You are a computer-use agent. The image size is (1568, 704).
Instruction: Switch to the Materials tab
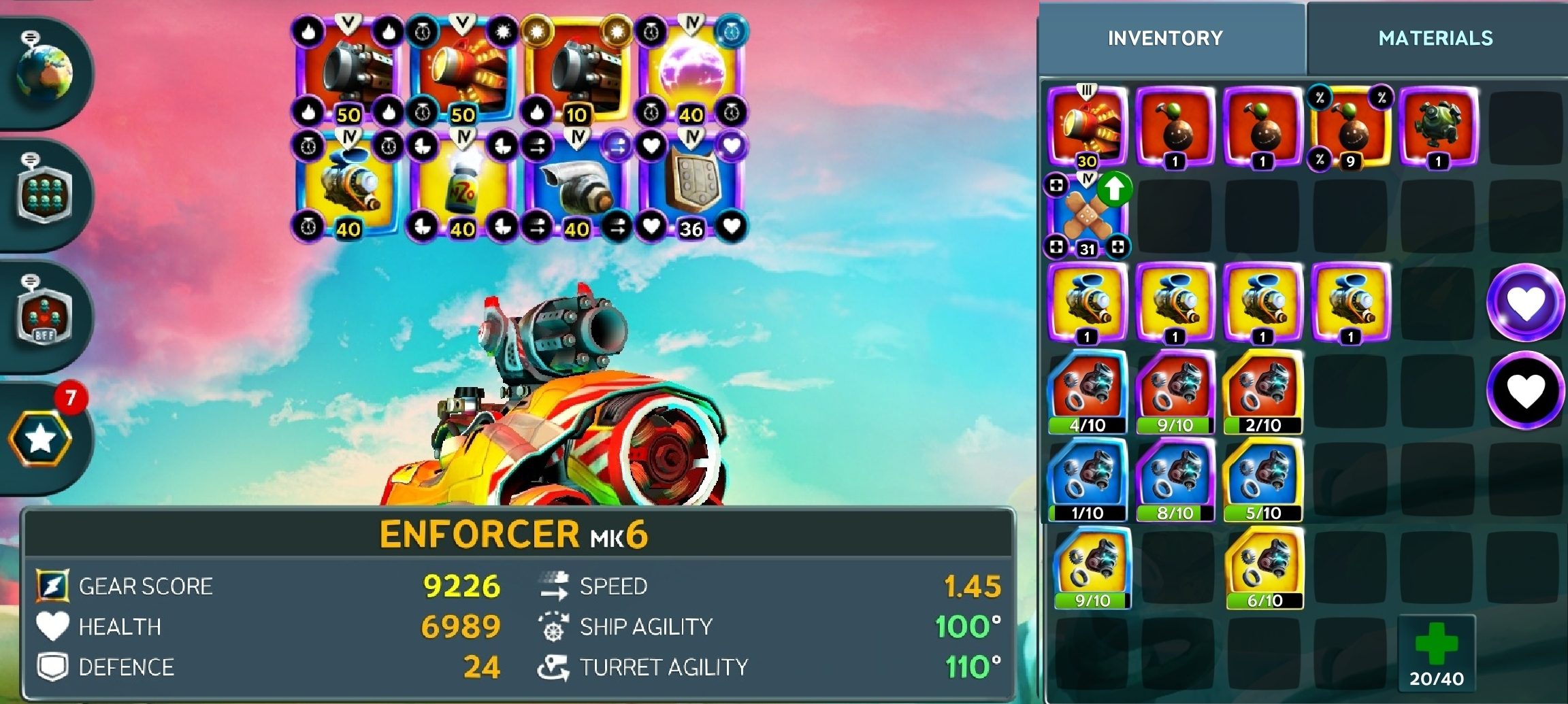click(x=1435, y=38)
